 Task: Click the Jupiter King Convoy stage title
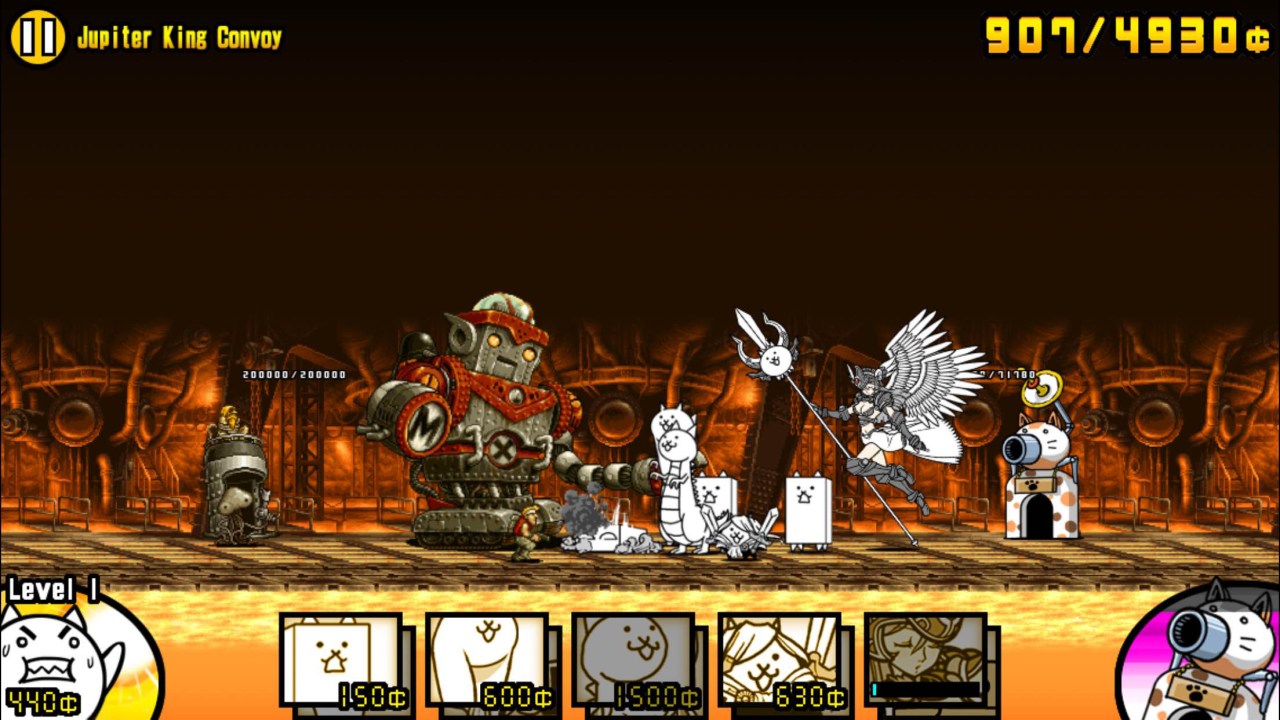[180, 33]
